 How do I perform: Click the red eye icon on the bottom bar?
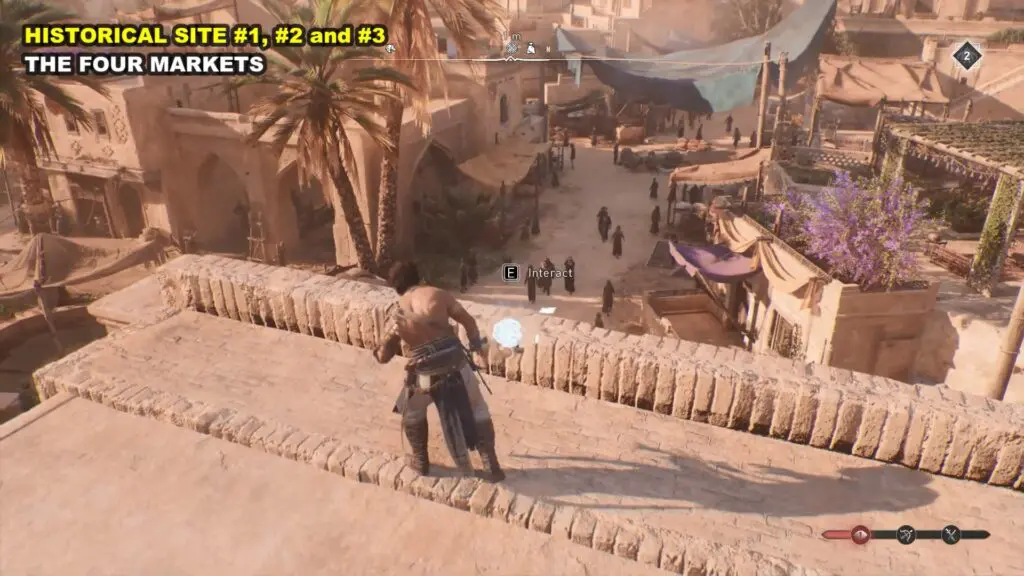pos(860,534)
